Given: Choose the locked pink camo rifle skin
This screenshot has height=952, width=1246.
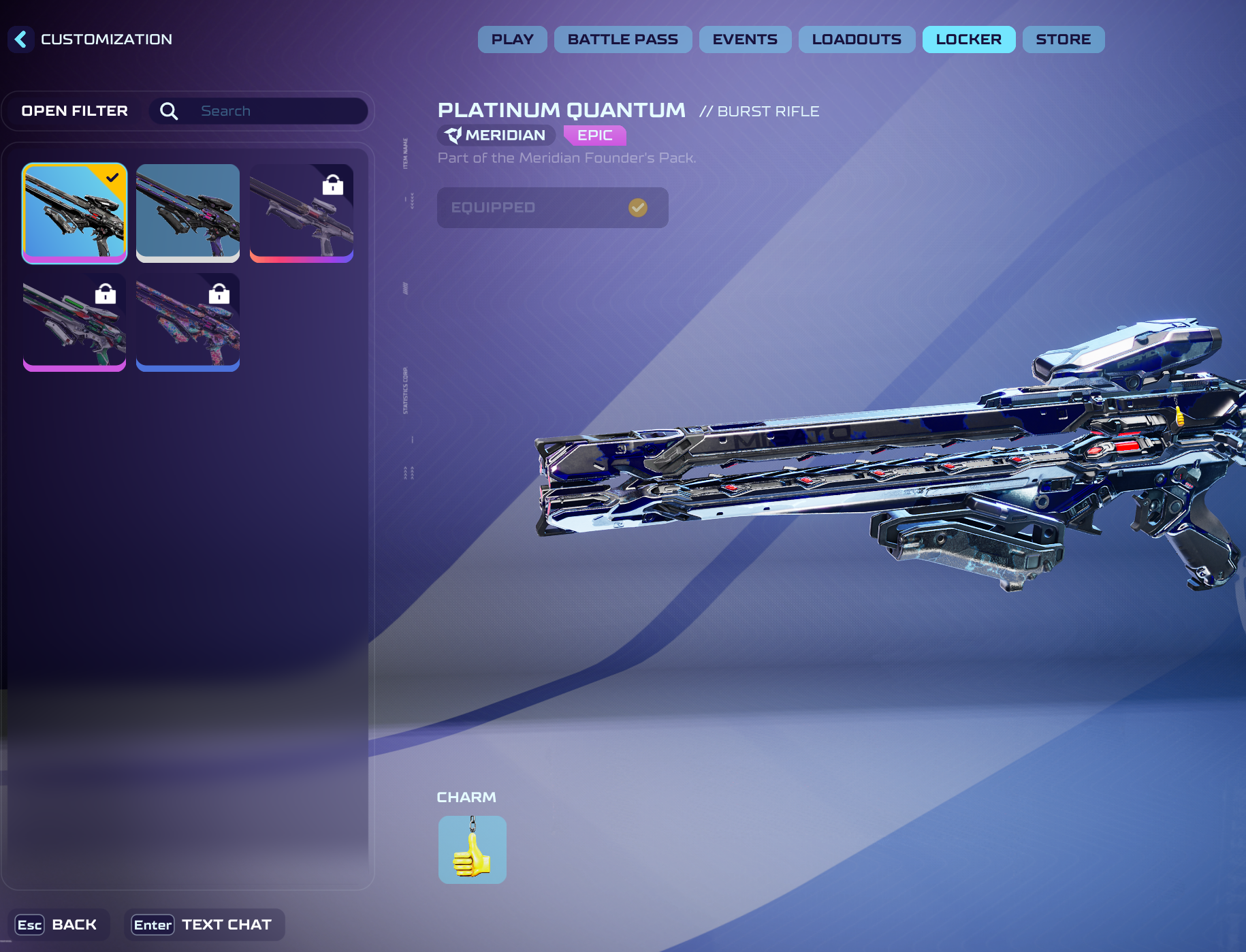Looking at the screenshot, I should coord(188,322).
